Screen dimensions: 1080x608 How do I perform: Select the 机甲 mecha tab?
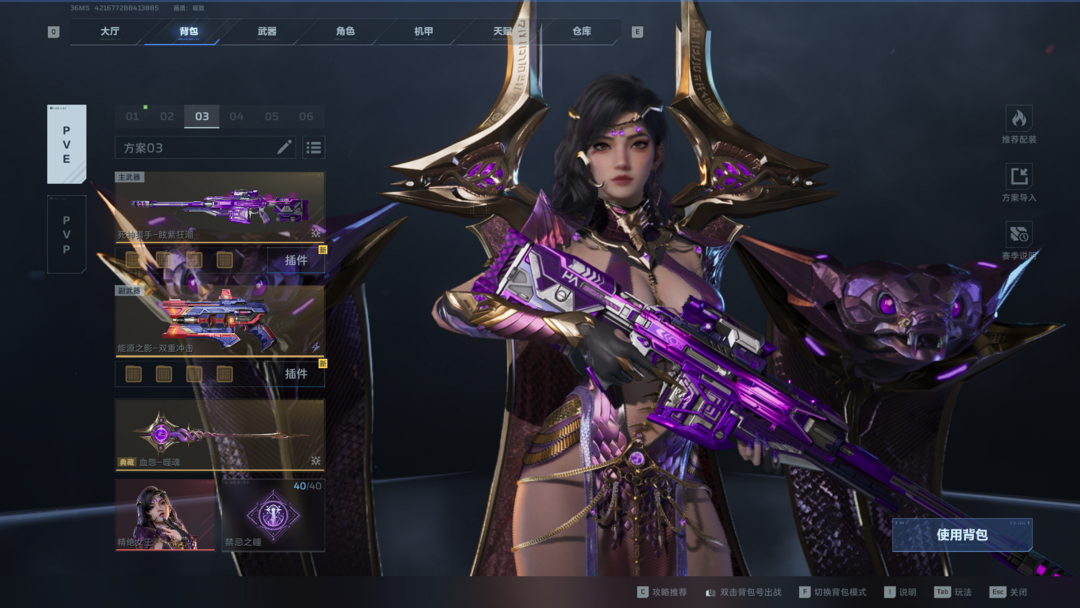424,32
